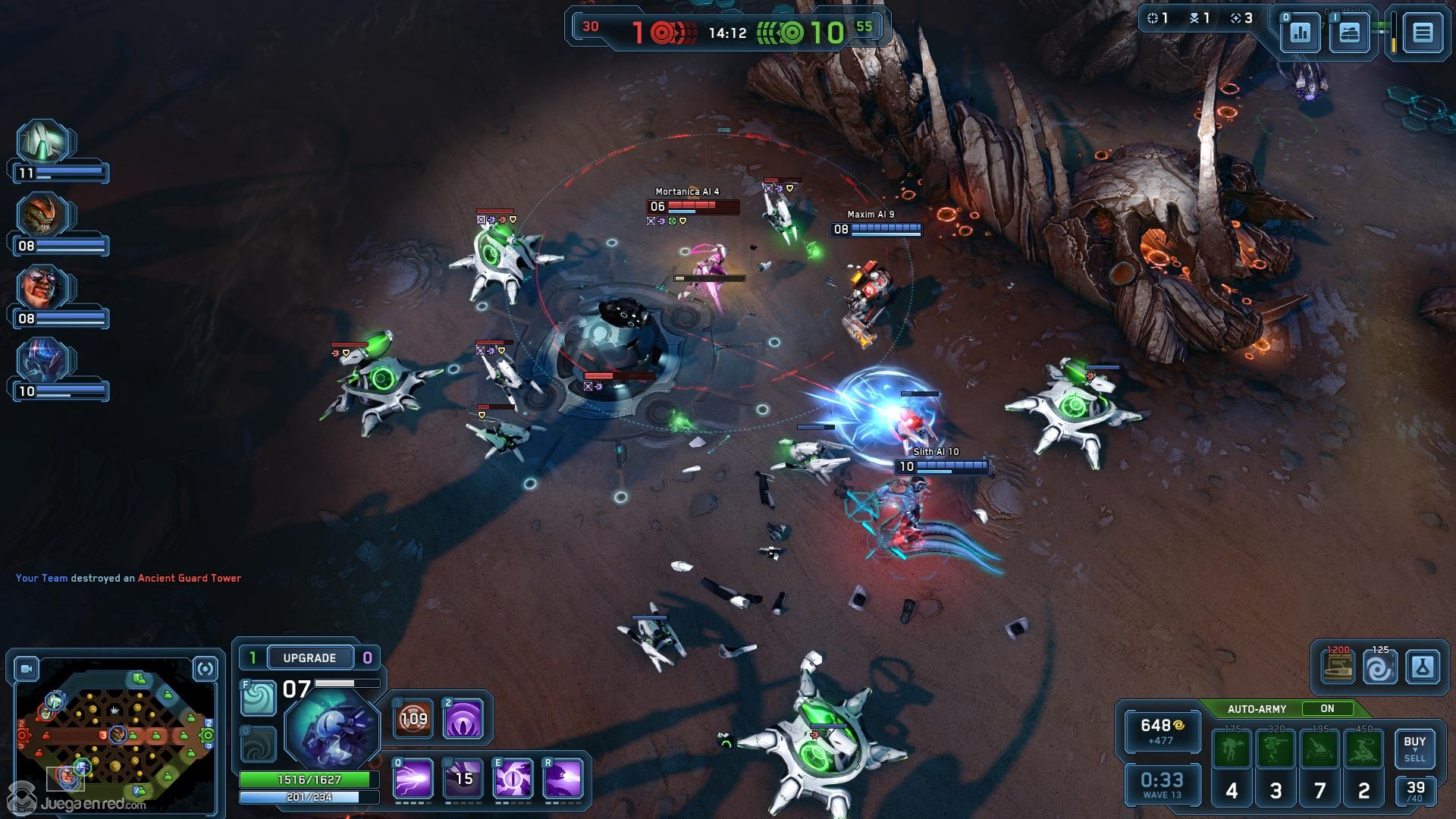The height and width of the screenshot is (819, 1456).
Task: Select the W ability on cooldown
Action: click(x=463, y=779)
